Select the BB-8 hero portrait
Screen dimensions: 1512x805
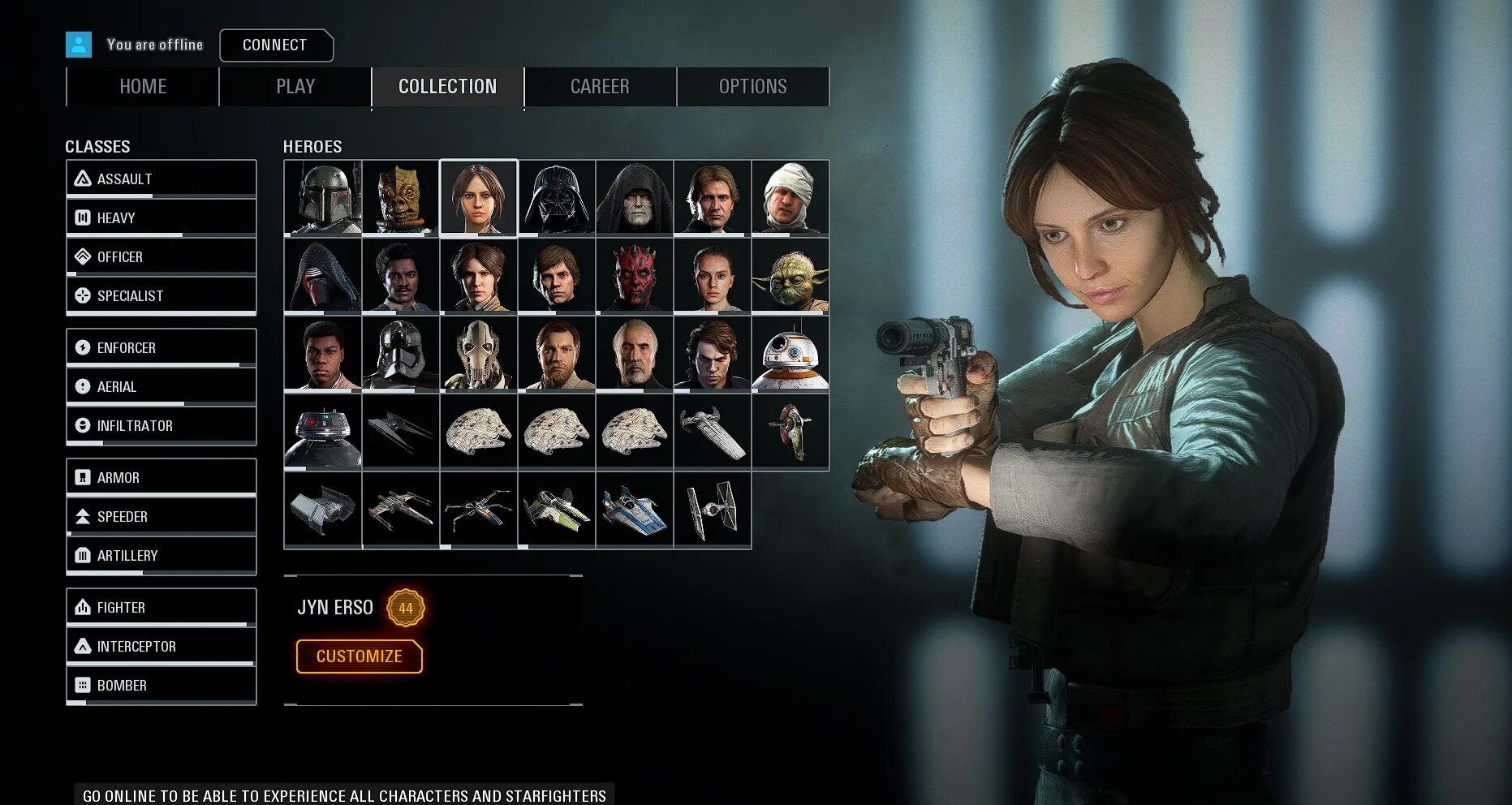(790, 354)
